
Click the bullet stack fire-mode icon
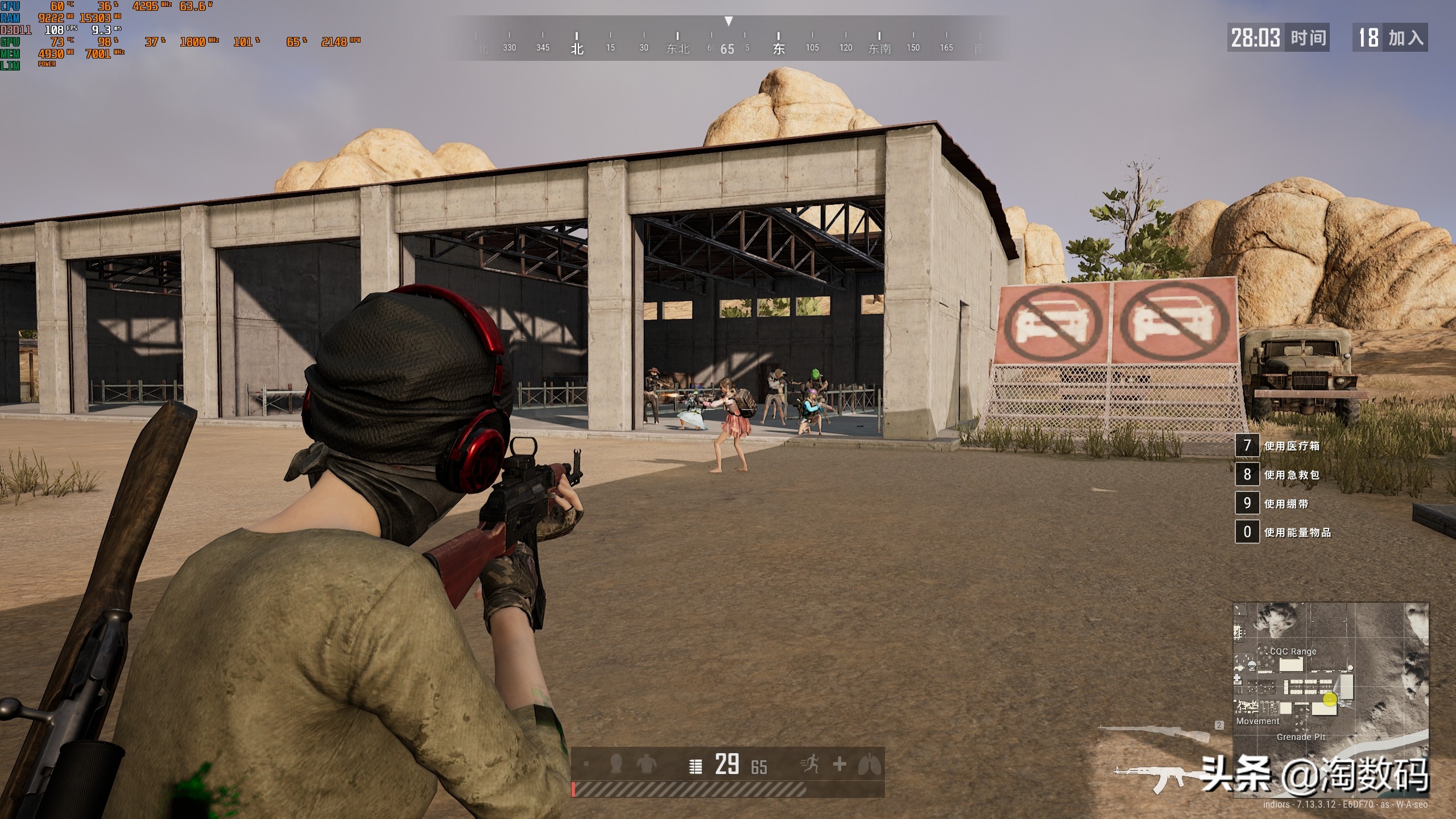click(x=695, y=766)
